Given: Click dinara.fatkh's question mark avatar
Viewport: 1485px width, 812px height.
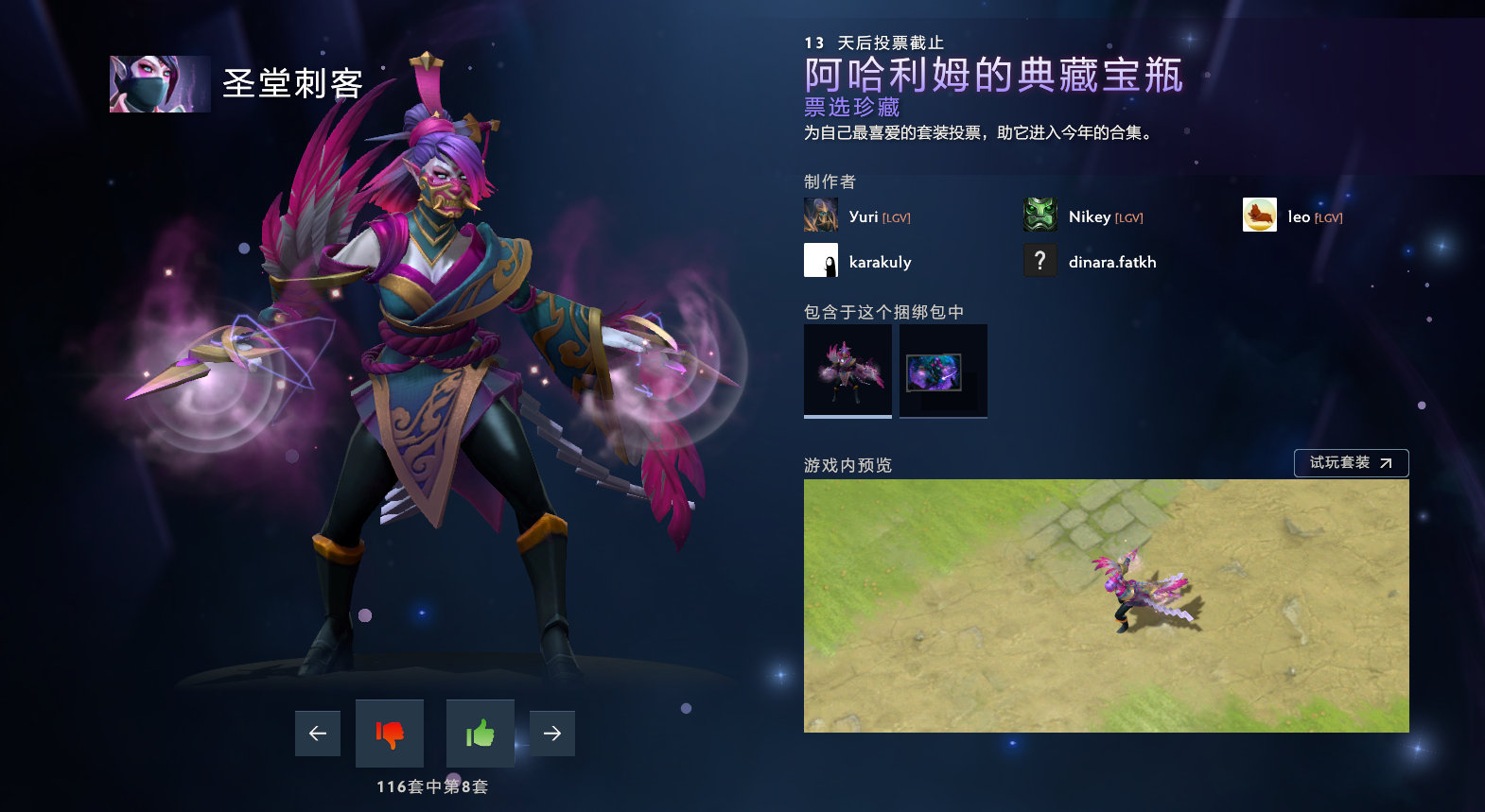Looking at the screenshot, I should click(1039, 260).
